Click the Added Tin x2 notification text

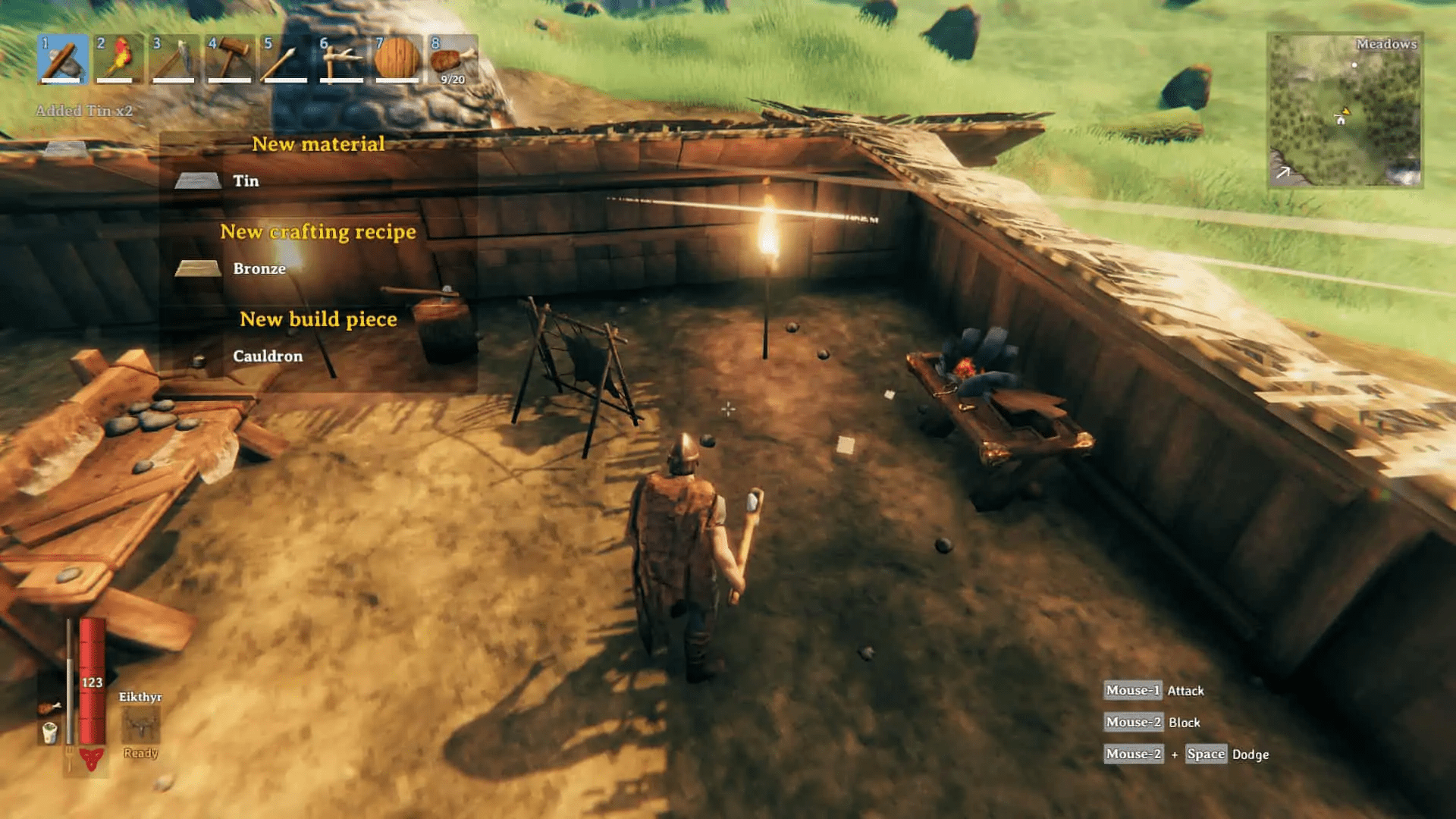click(x=83, y=110)
